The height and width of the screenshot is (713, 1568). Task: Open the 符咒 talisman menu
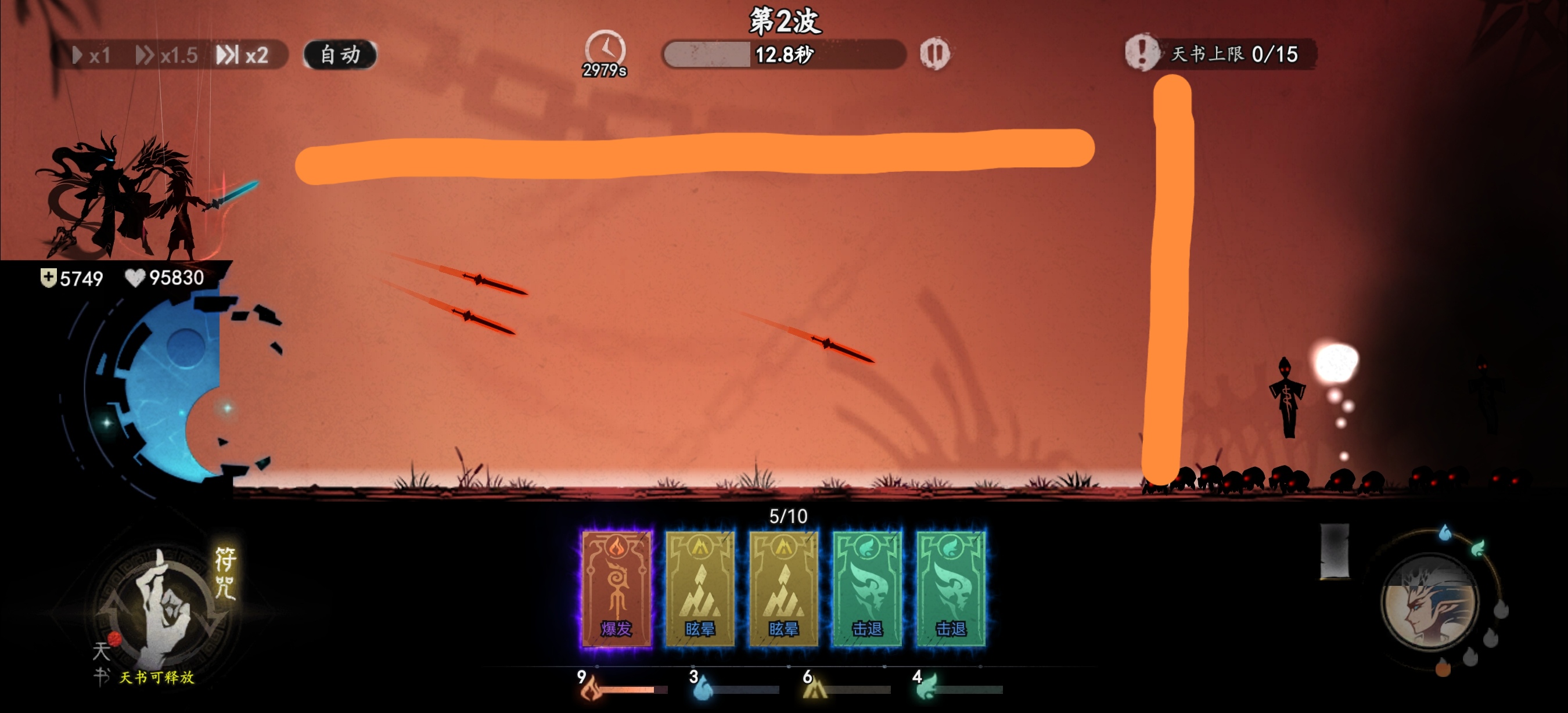click(225, 572)
